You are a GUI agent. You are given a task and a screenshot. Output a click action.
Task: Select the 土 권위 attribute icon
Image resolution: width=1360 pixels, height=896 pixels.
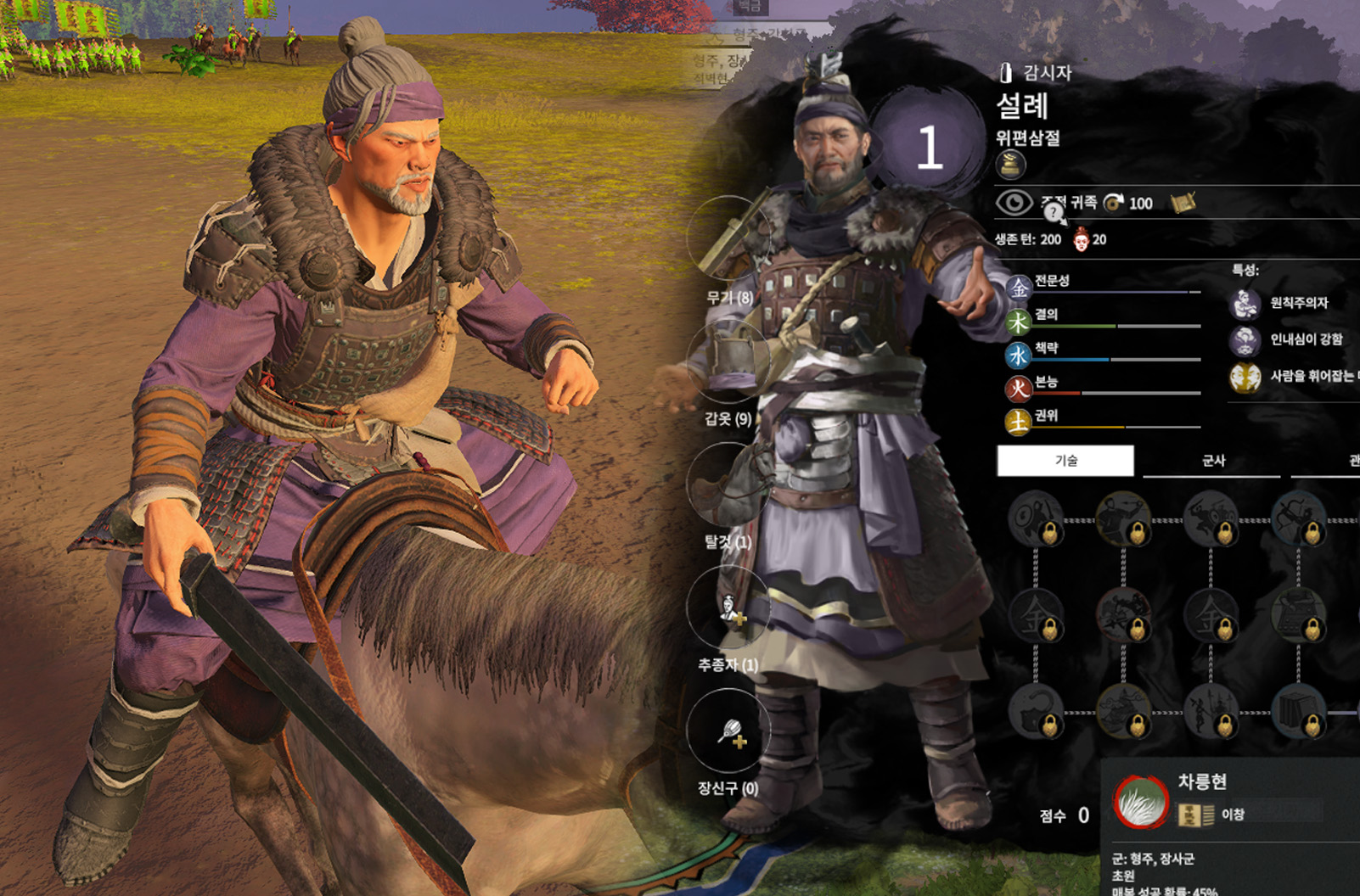[1019, 422]
